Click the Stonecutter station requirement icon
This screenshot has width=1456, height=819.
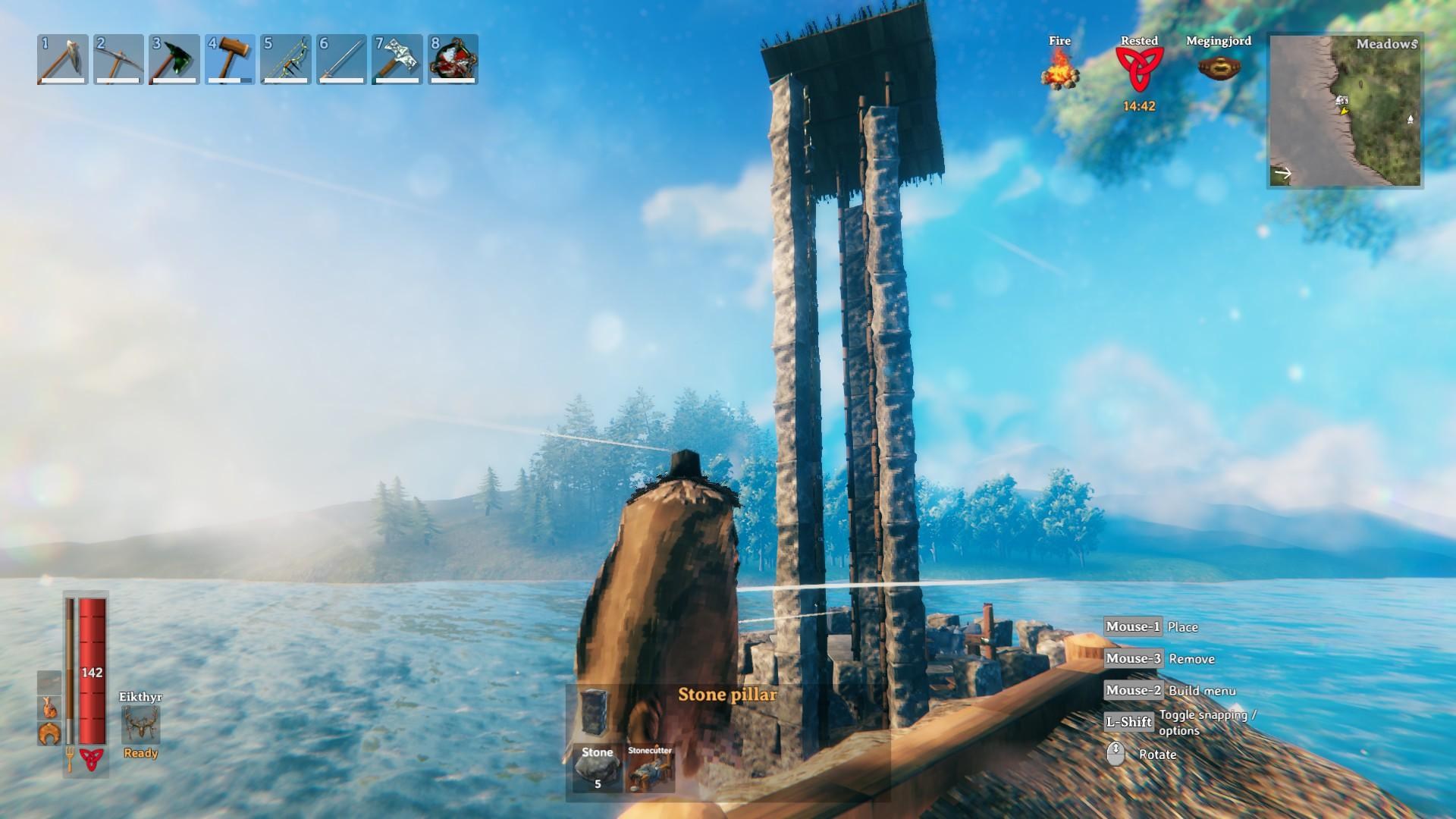click(650, 768)
